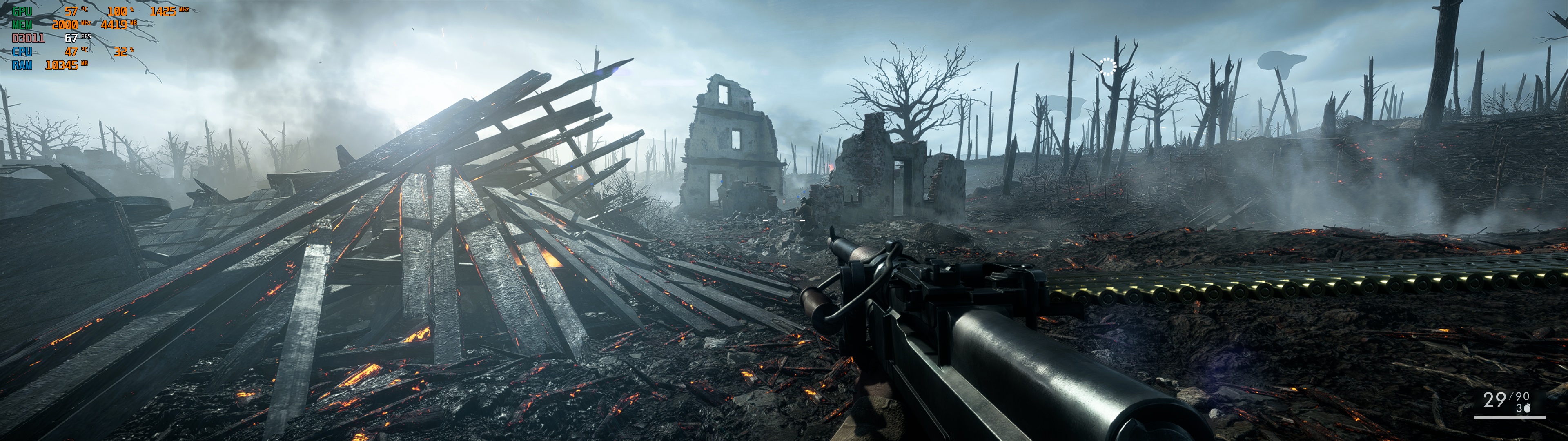This screenshot has height=441, width=1568.
Task: Click the MEM clock showing 2000 MHz
Action: 65,25
